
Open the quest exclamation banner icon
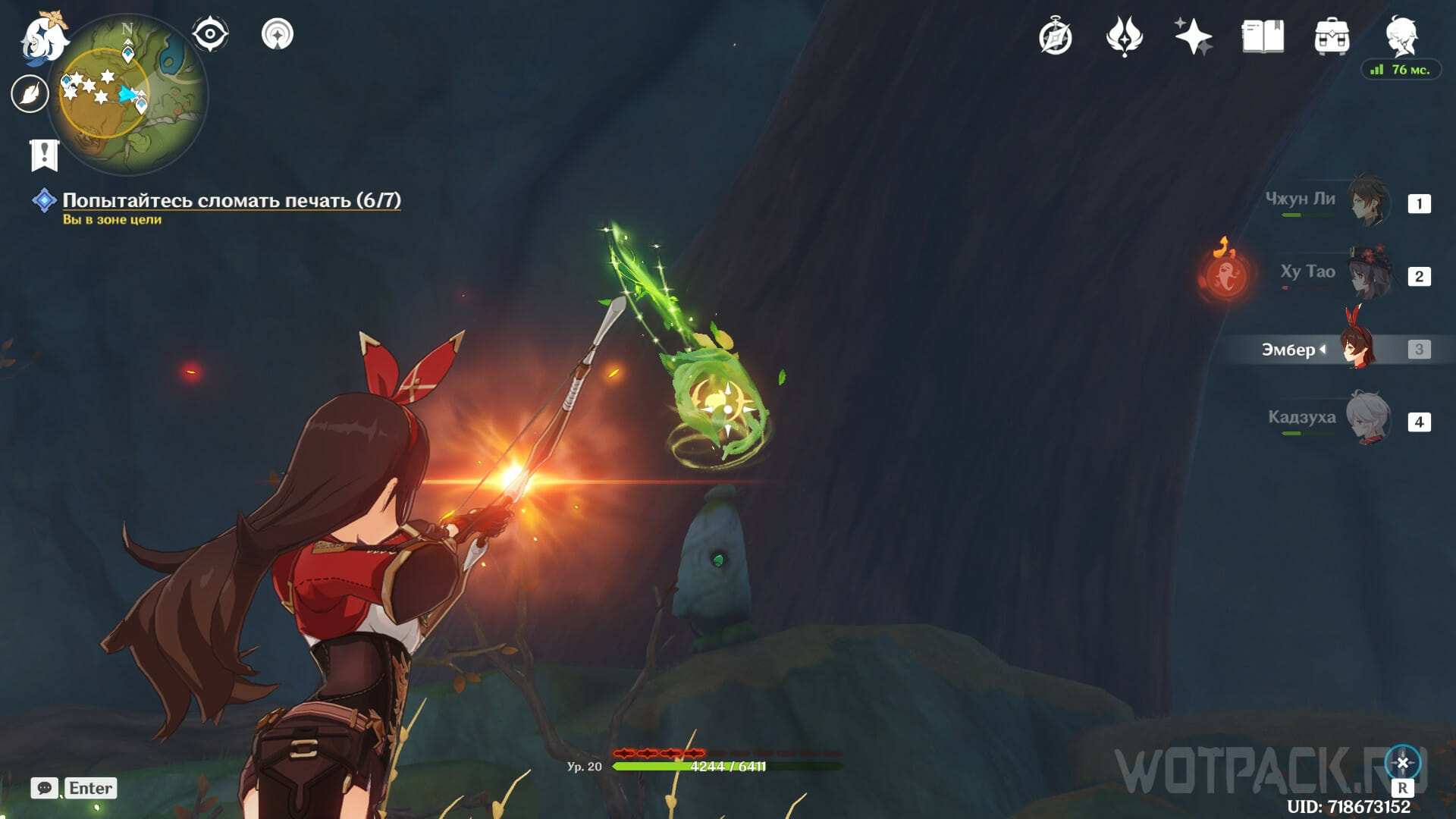tap(44, 155)
